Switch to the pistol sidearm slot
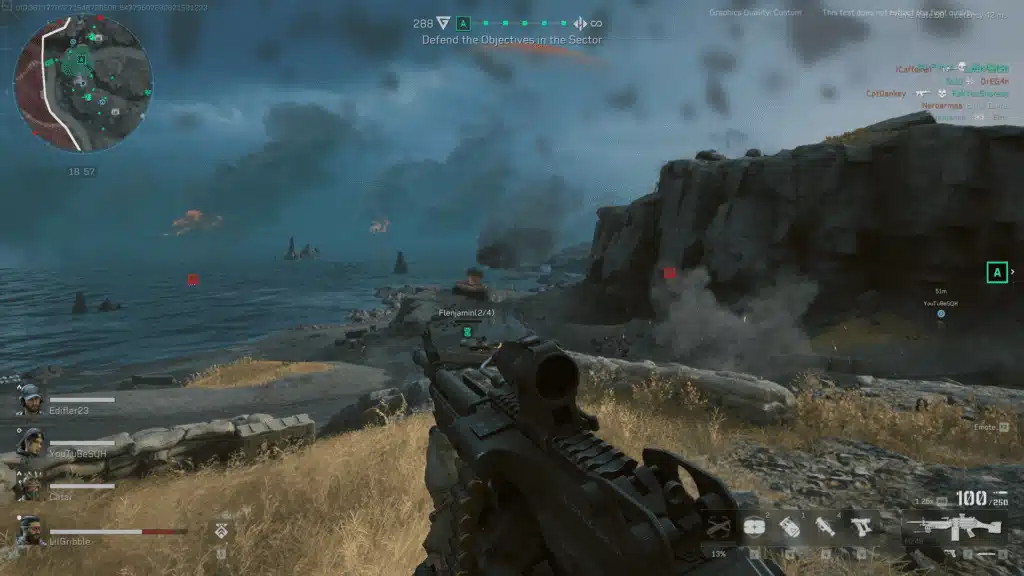The width and height of the screenshot is (1024, 576). click(x=859, y=525)
